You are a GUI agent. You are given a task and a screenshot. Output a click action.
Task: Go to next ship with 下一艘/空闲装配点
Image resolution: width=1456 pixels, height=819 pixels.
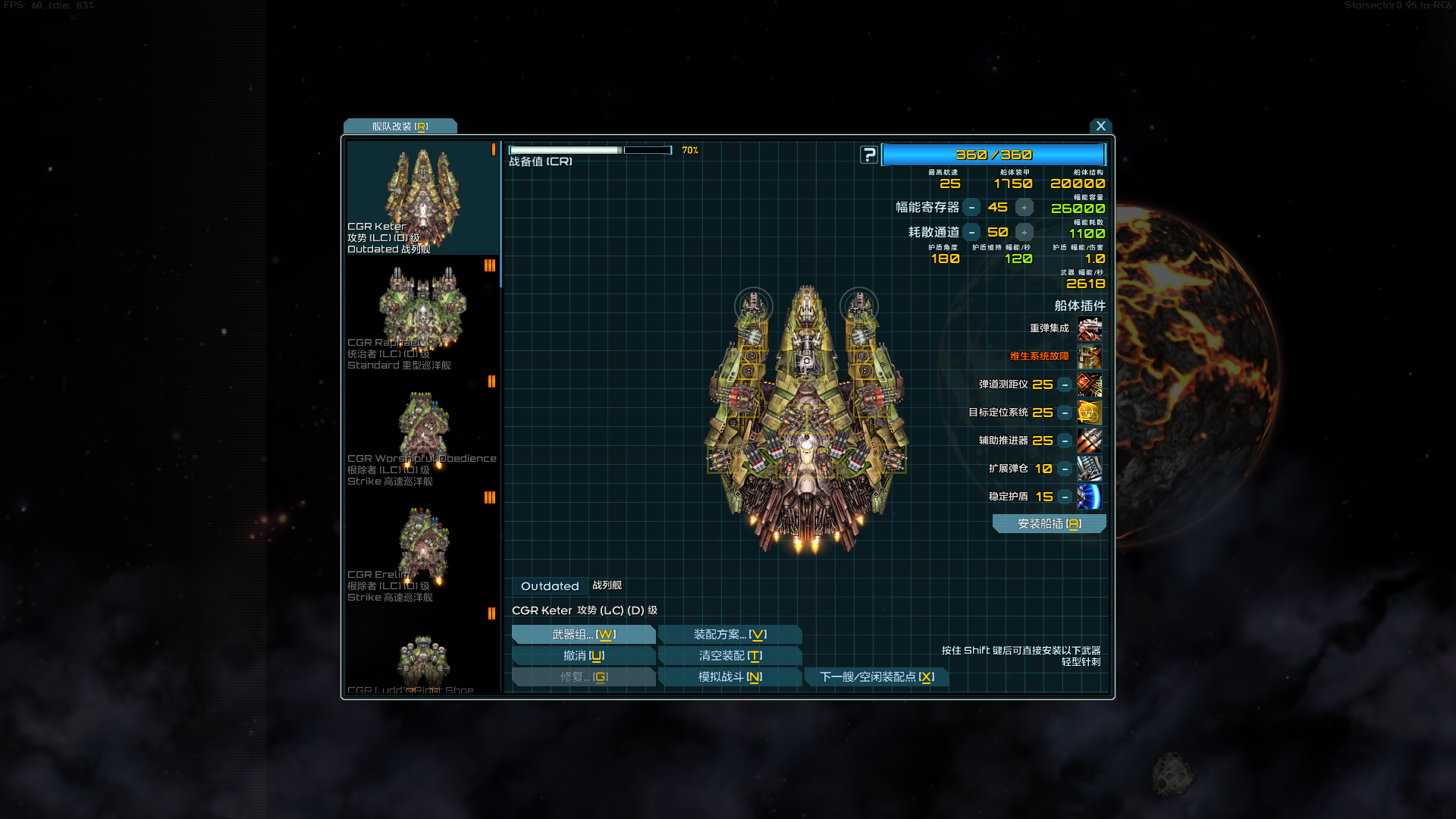pyautogui.click(x=877, y=677)
